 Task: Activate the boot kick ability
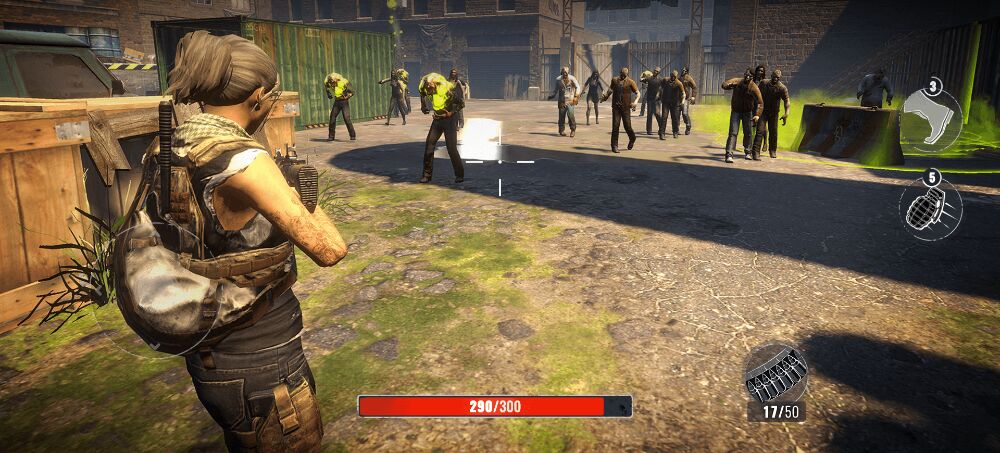pos(931,119)
